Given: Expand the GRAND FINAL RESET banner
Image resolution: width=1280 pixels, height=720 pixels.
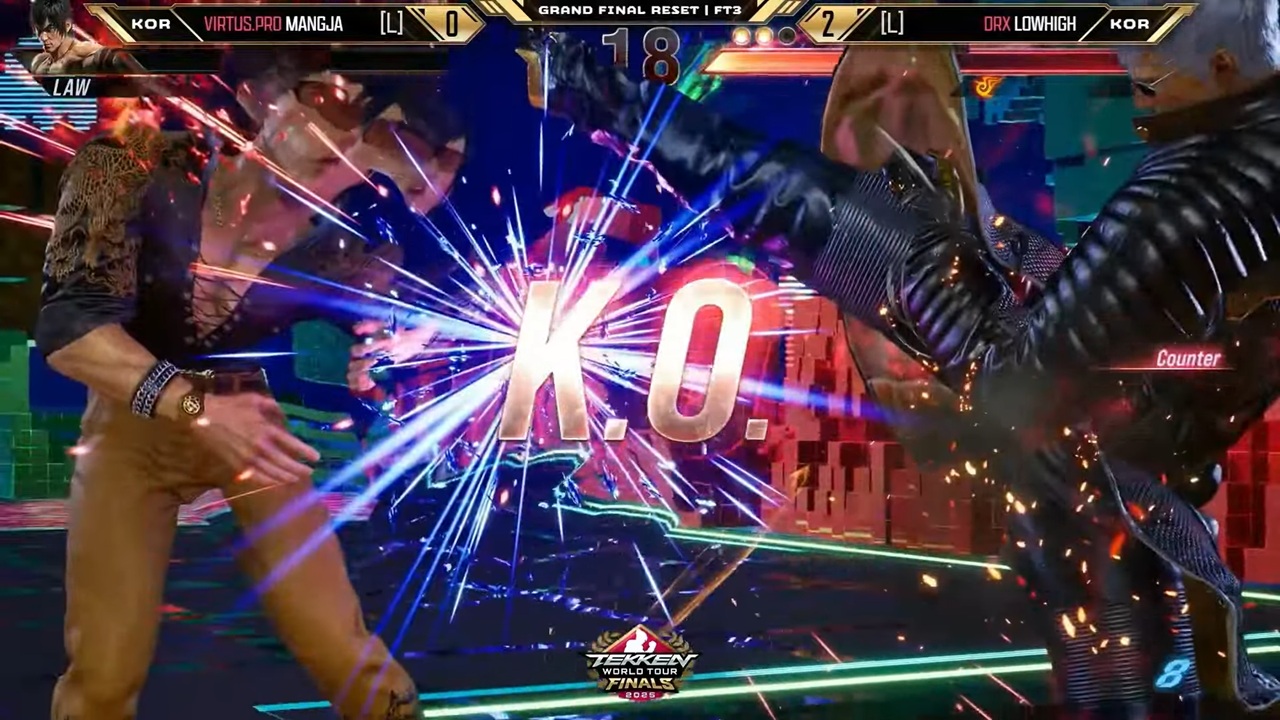Looking at the screenshot, I should [640, 10].
